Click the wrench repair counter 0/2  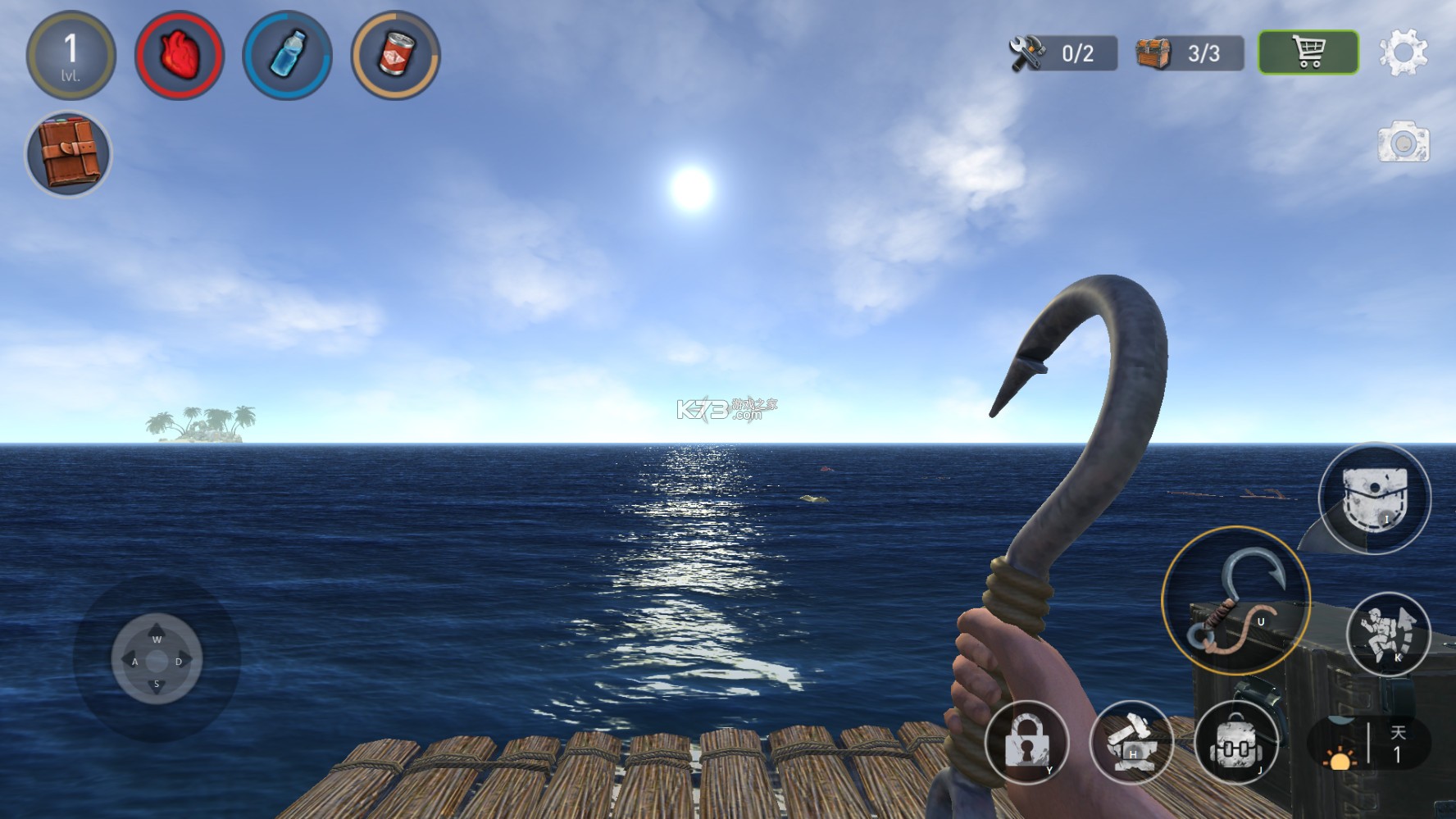click(1063, 51)
